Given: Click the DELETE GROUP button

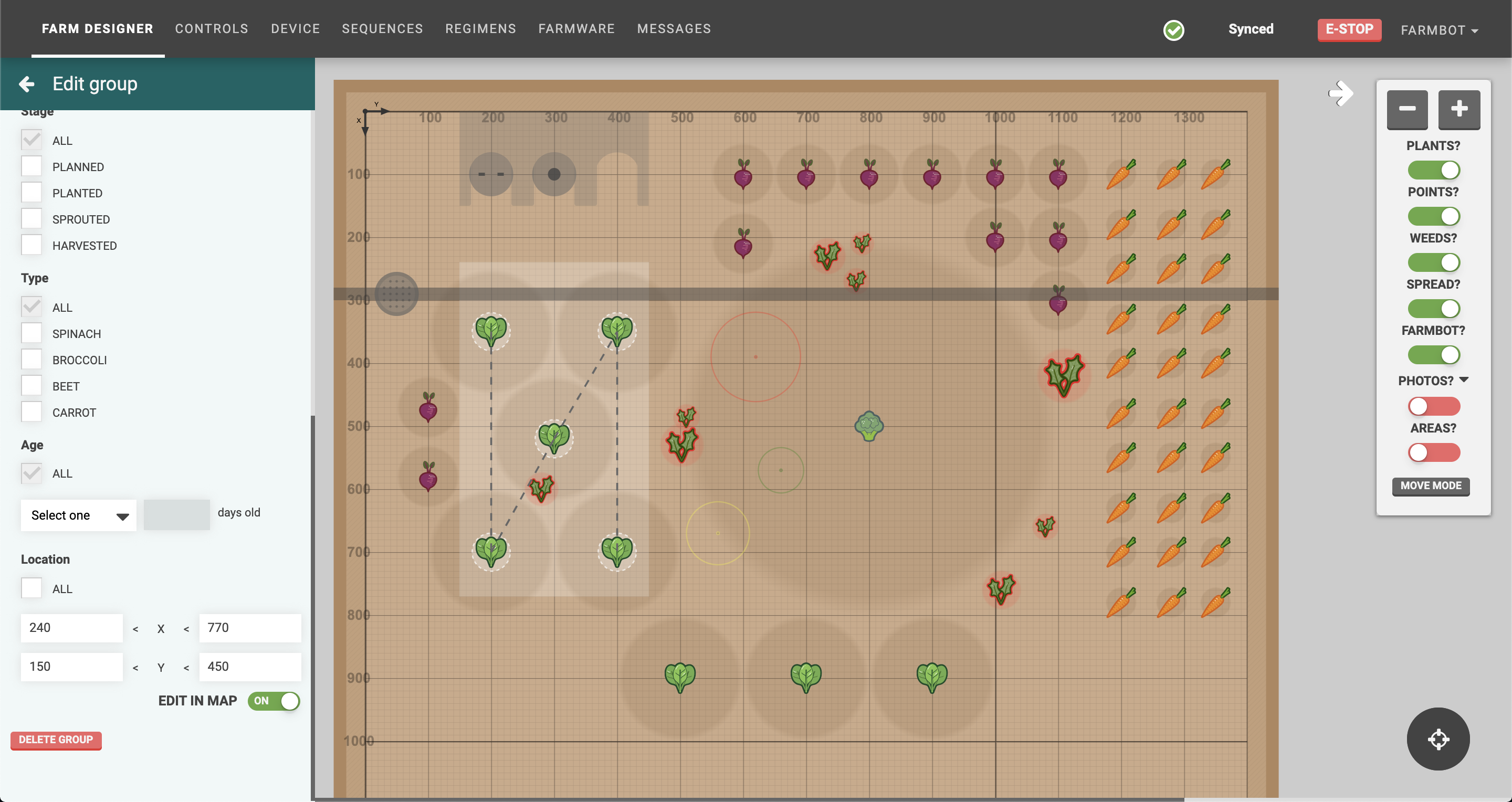Looking at the screenshot, I should pyautogui.click(x=56, y=740).
